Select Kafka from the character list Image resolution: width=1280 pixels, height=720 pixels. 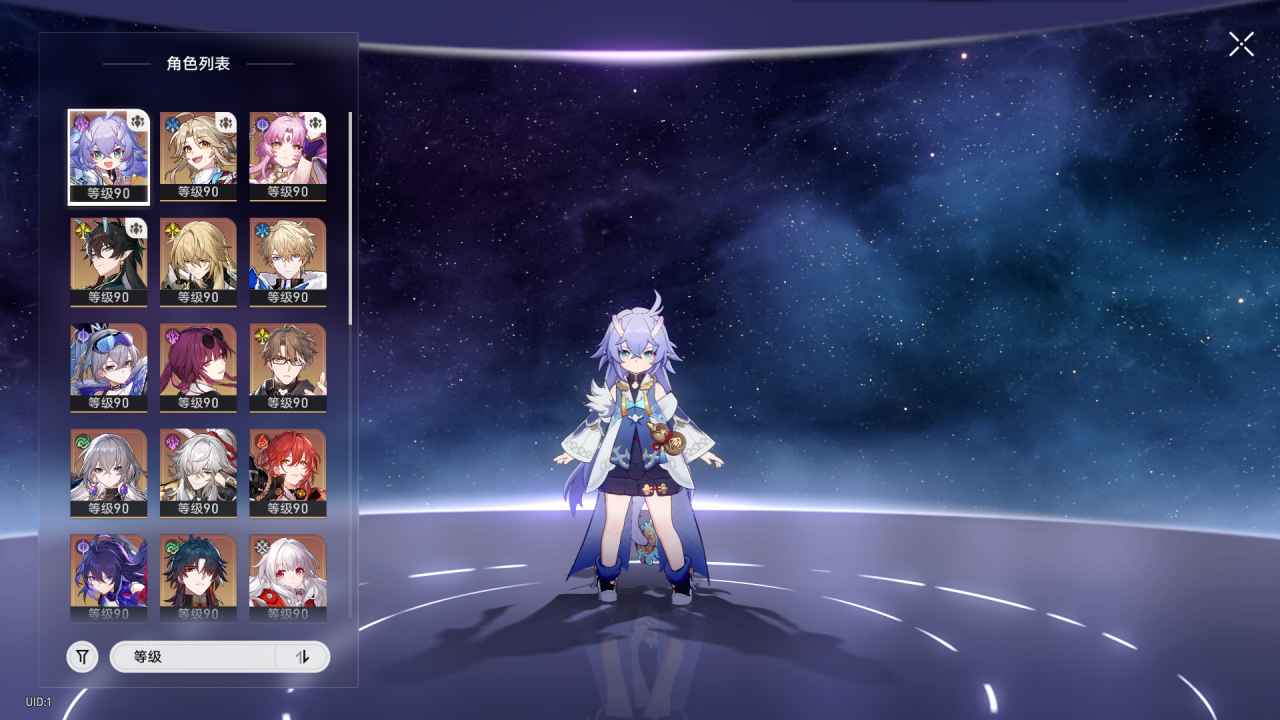(197, 368)
